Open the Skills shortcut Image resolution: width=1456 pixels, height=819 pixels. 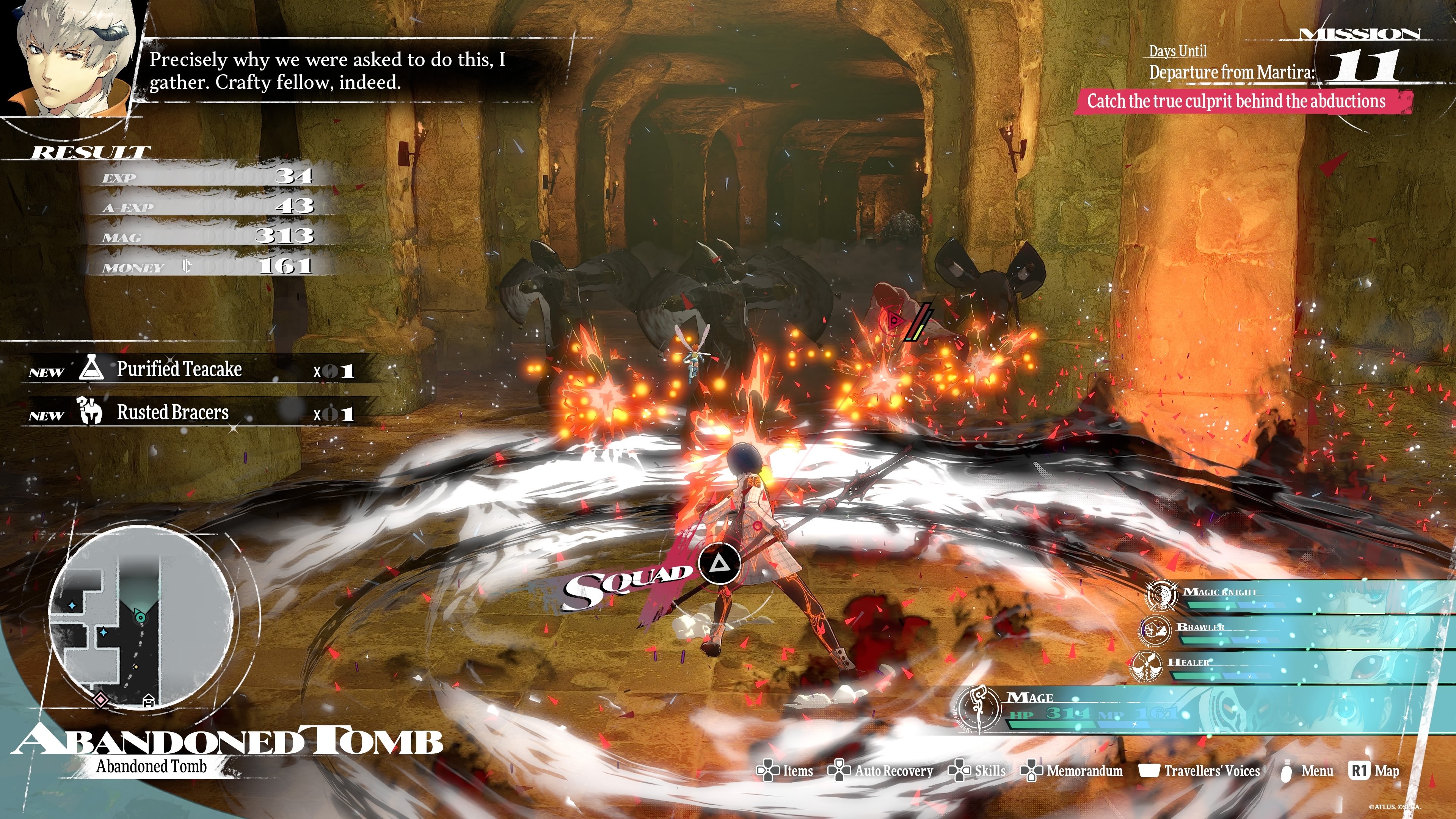[x=977, y=771]
